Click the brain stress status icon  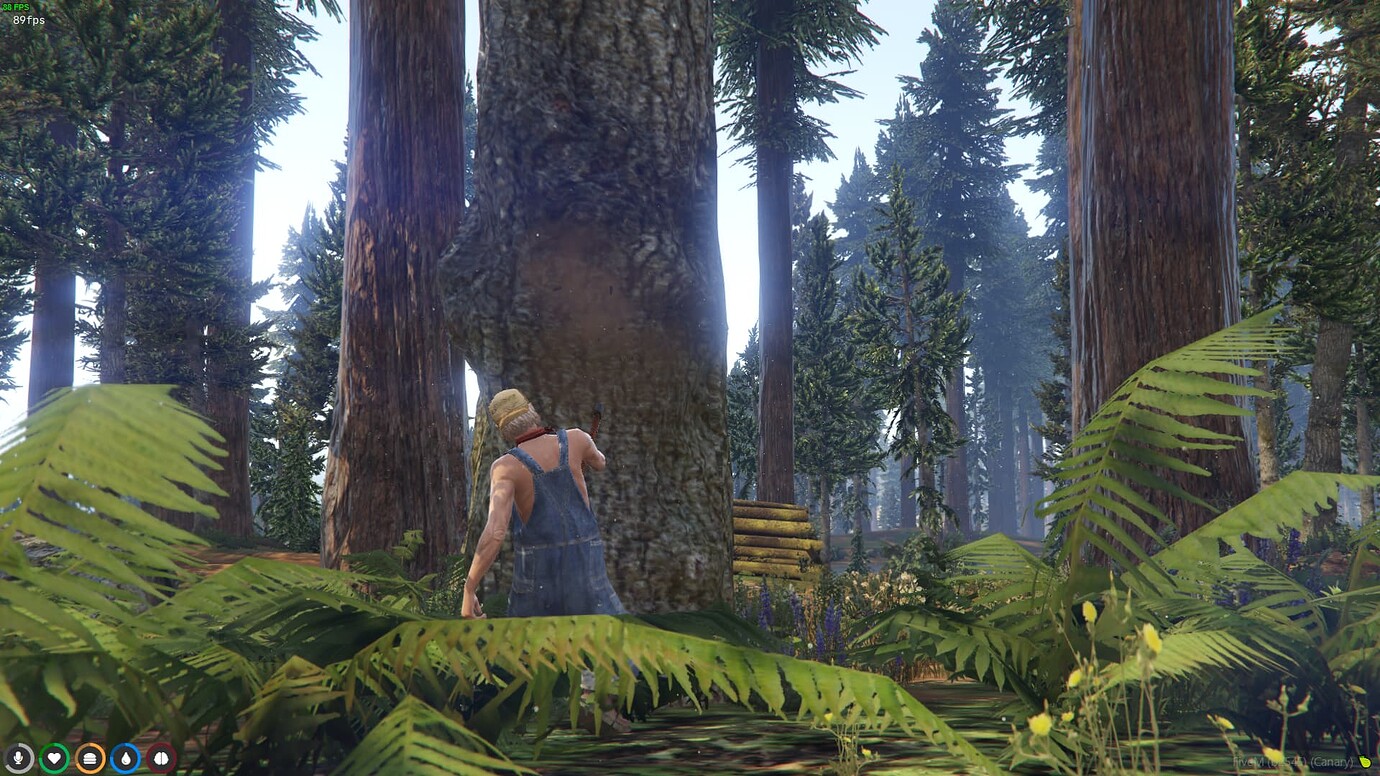160,758
